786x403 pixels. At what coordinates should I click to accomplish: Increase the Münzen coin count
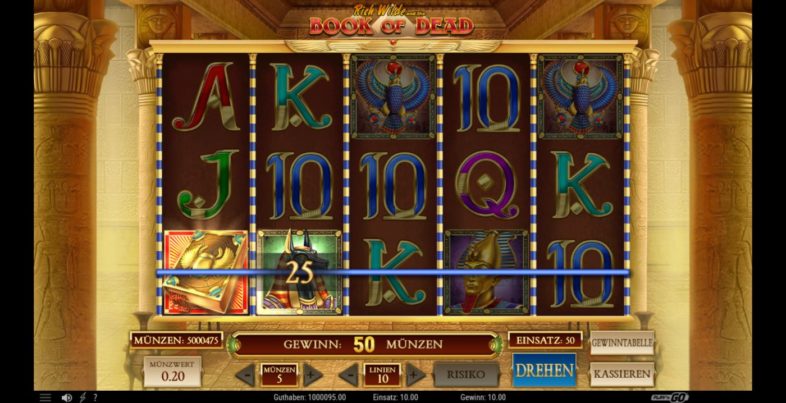(x=312, y=375)
